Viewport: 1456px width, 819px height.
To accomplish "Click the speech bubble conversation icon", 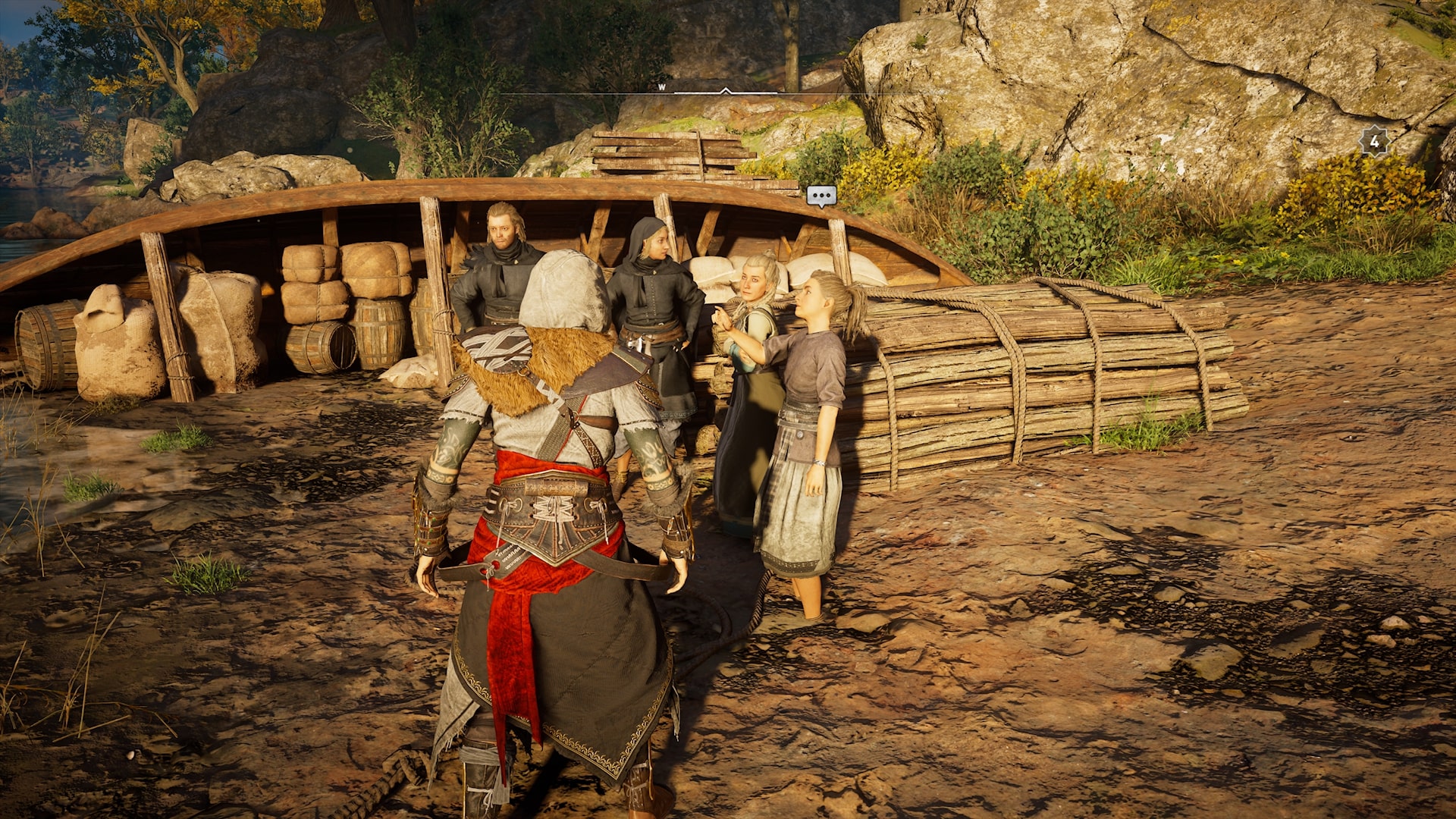I will click(821, 196).
